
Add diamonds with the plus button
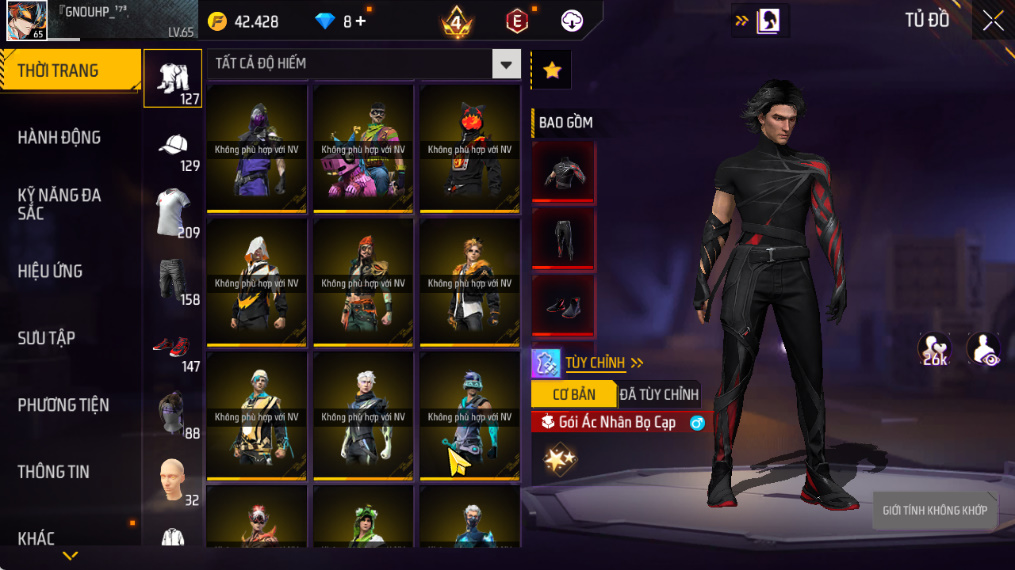(x=361, y=21)
